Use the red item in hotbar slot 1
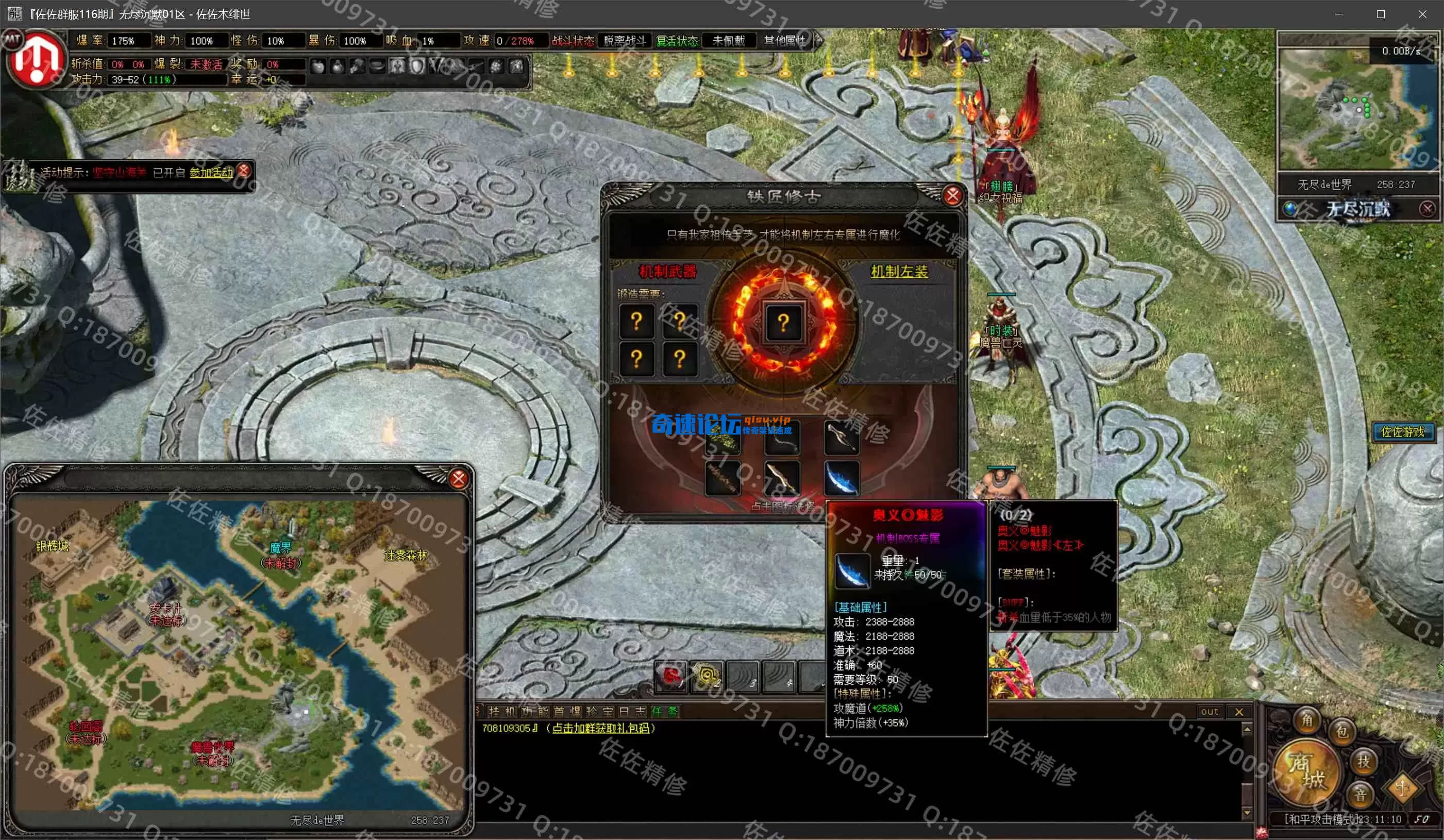The height and width of the screenshot is (840, 1444). coord(671,676)
